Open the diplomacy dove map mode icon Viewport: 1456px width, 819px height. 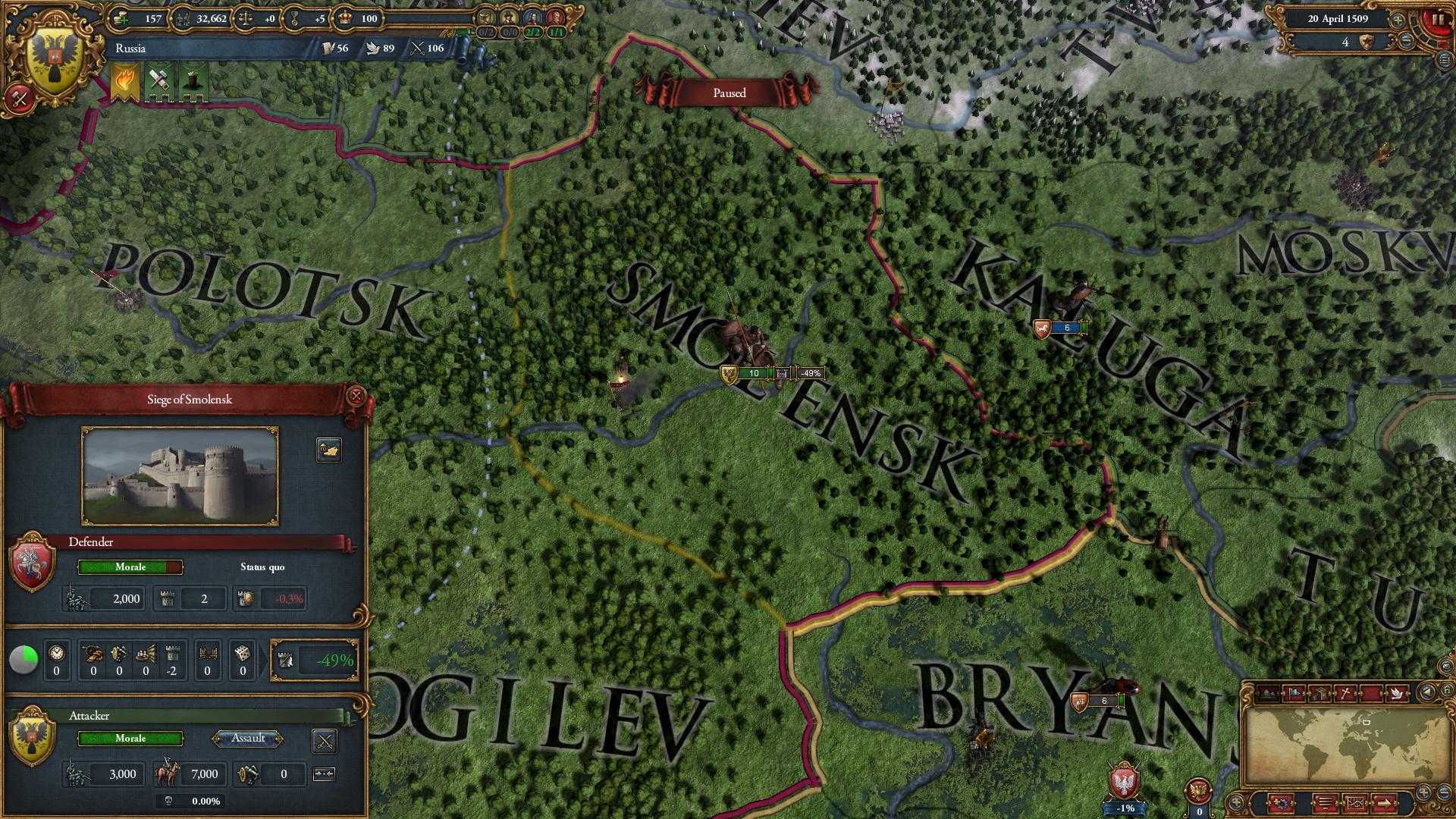pos(1397,692)
